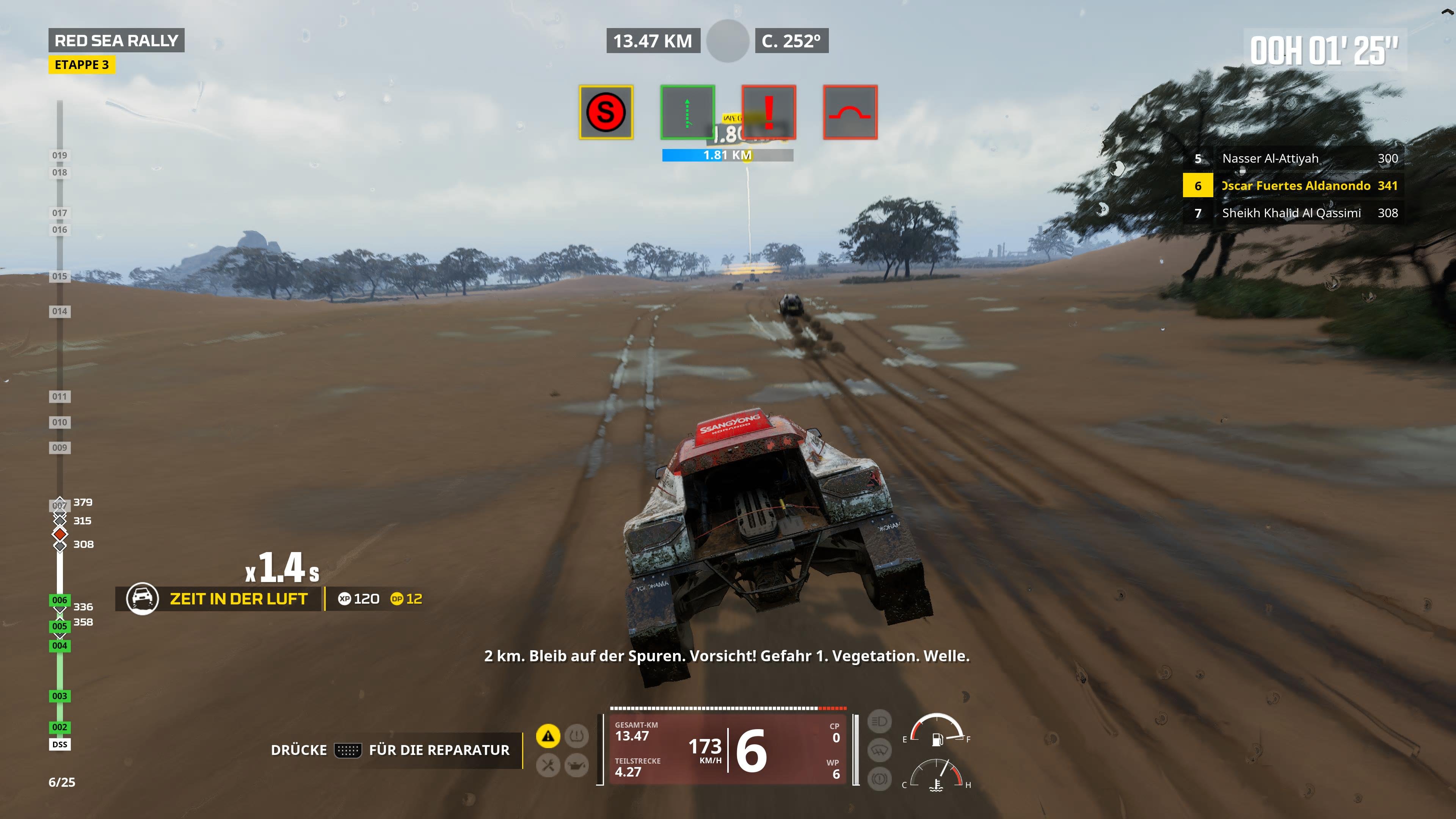
Task: Click the 'RED SEA RALLY' header label
Action: 116,39
